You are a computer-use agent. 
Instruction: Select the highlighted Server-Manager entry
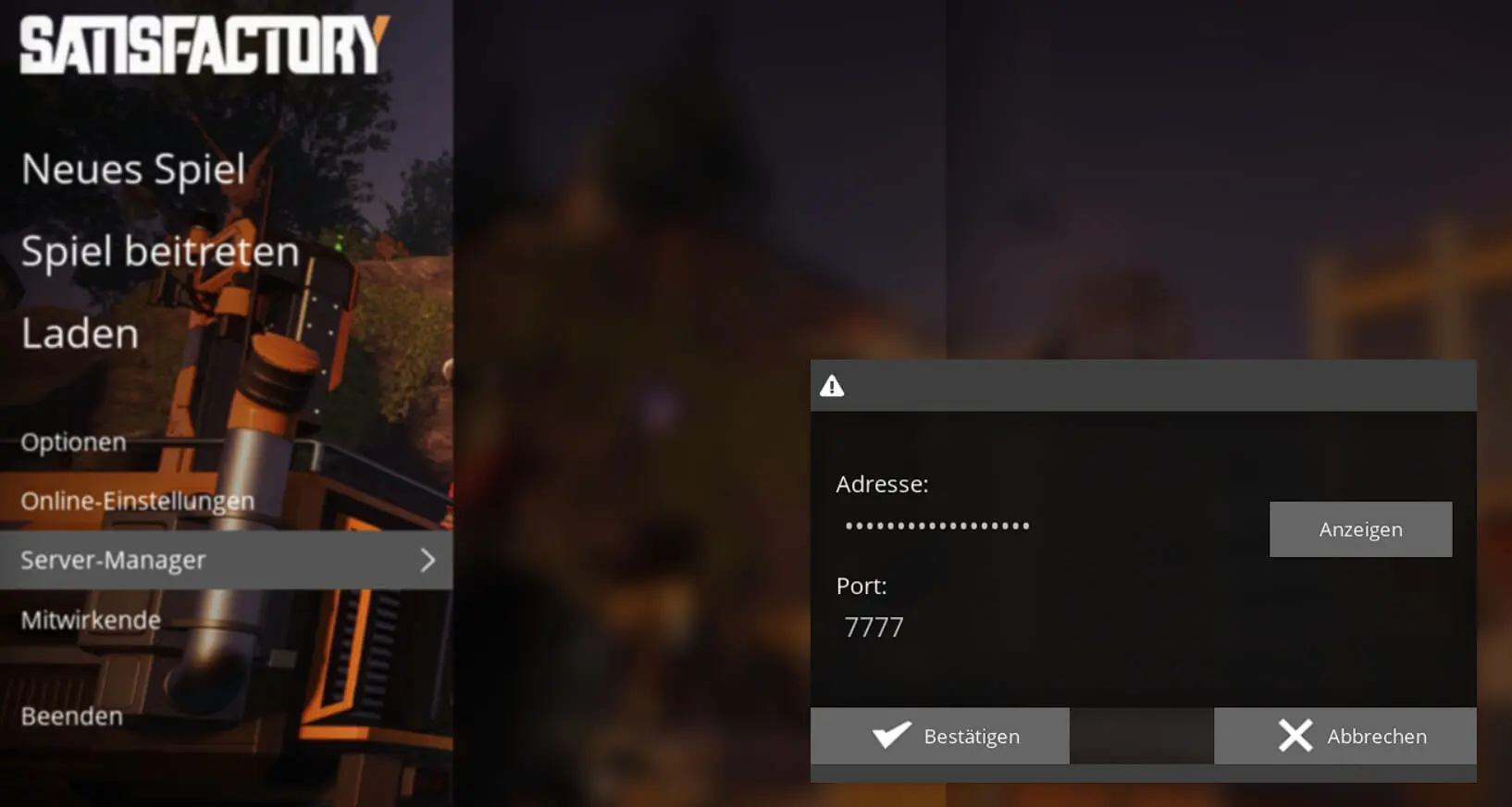(x=113, y=560)
